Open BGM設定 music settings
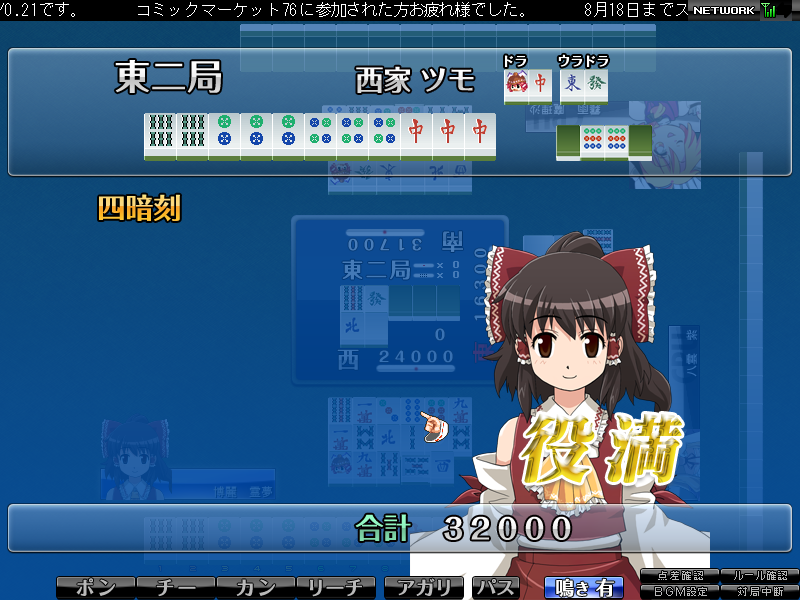 pyautogui.click(x=681, y=591)
